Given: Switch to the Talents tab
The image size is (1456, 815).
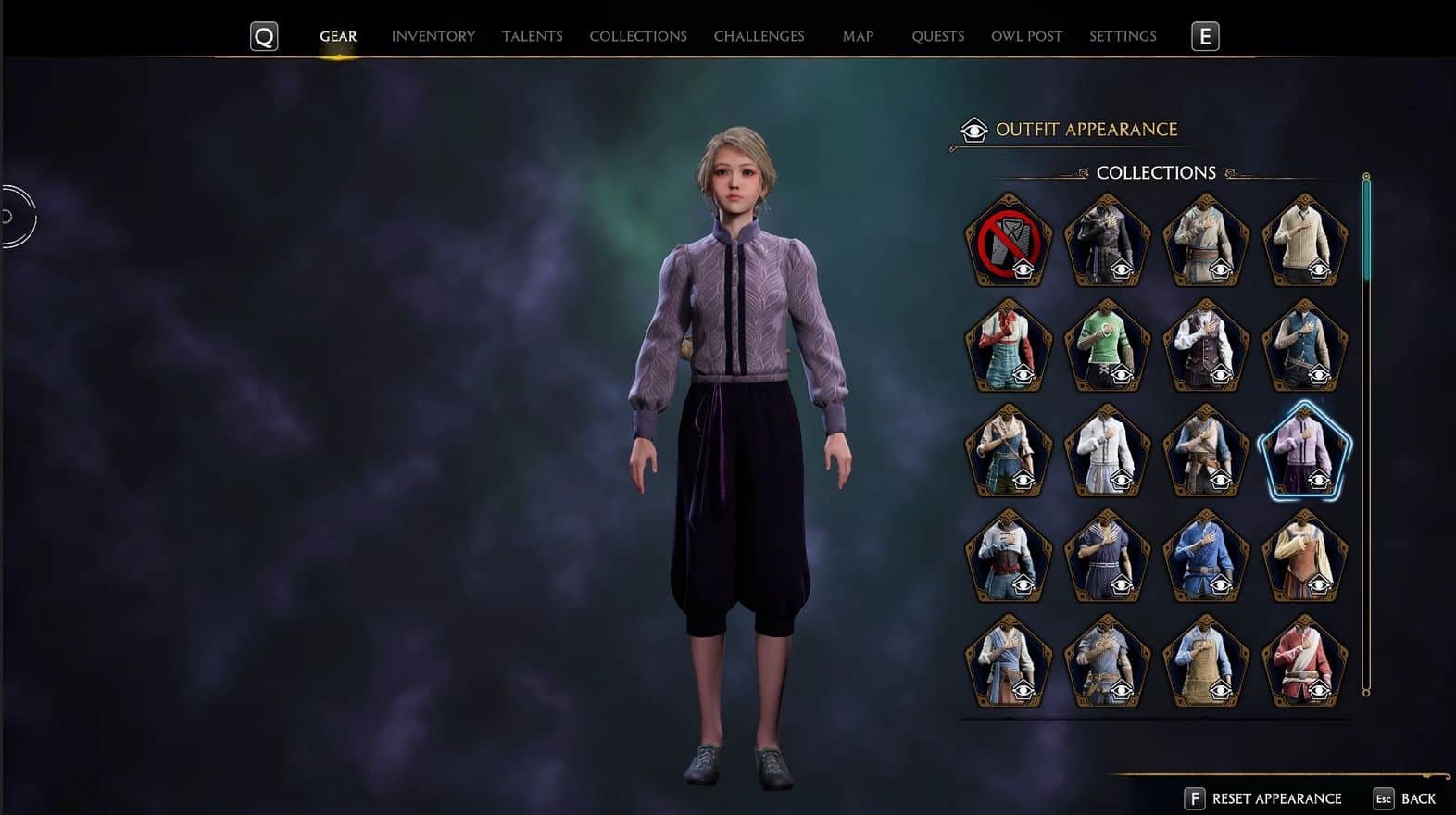Looking at the screenshot, I should point(532,36).
